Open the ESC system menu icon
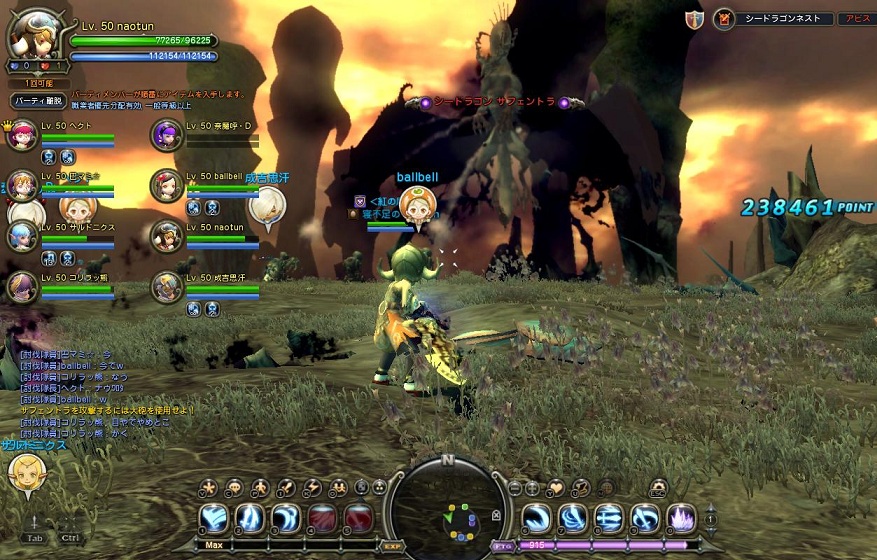The width and height of the screenshot is (877, 560). (x=657, y=488)
